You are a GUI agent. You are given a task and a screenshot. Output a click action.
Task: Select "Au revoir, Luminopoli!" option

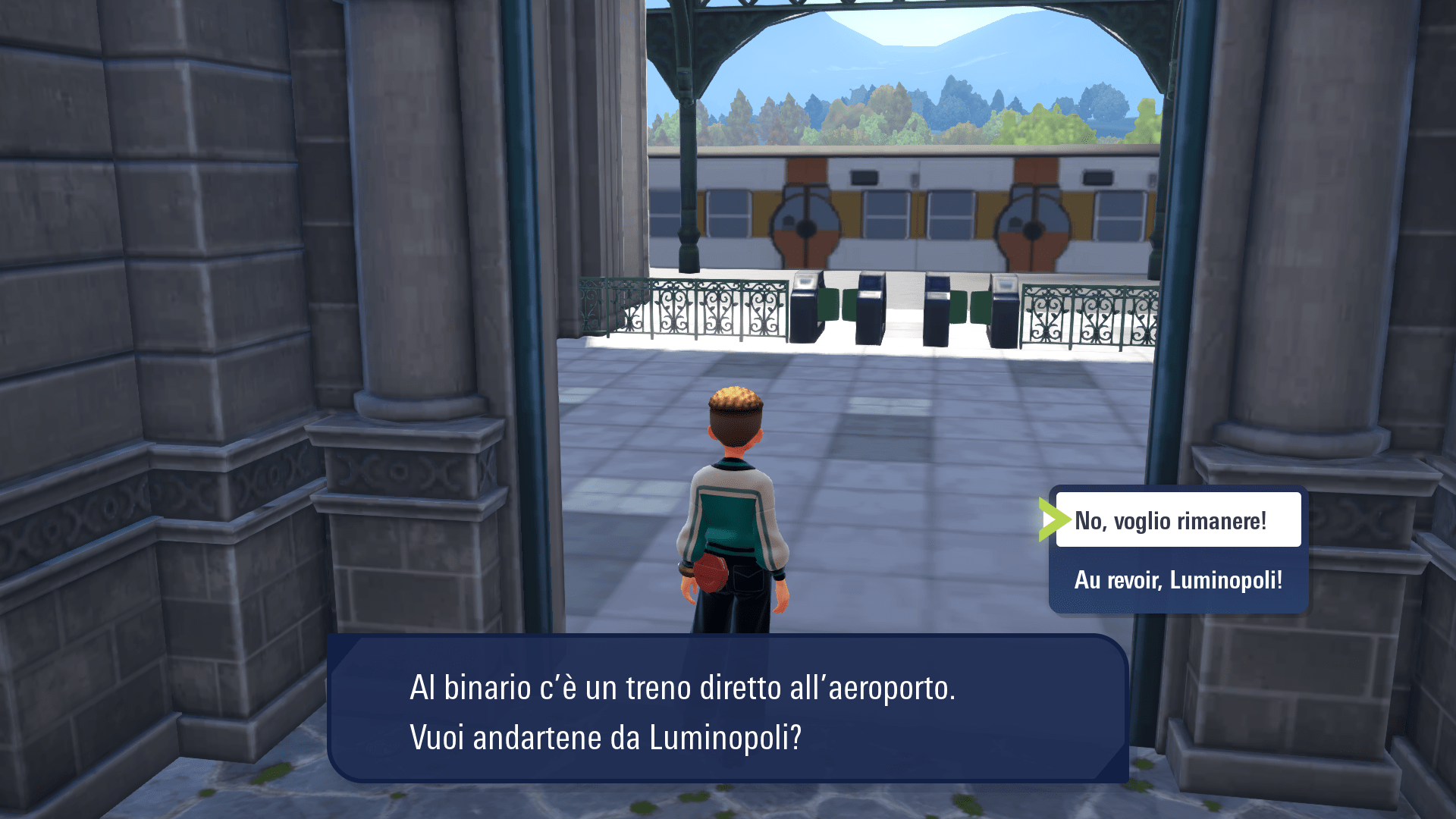[1178, 580]
